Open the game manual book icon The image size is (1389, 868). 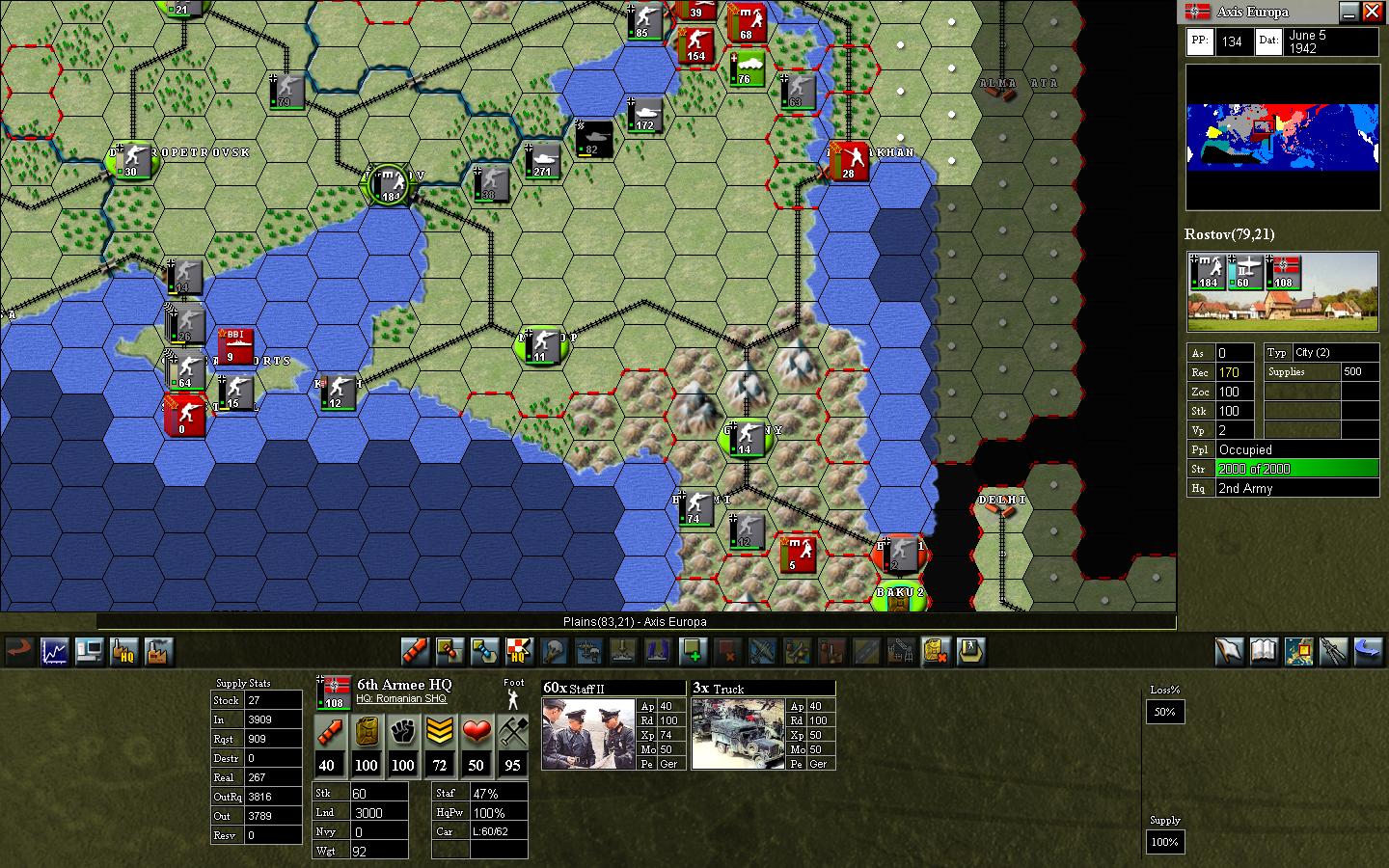click(x=1262, y=651)
